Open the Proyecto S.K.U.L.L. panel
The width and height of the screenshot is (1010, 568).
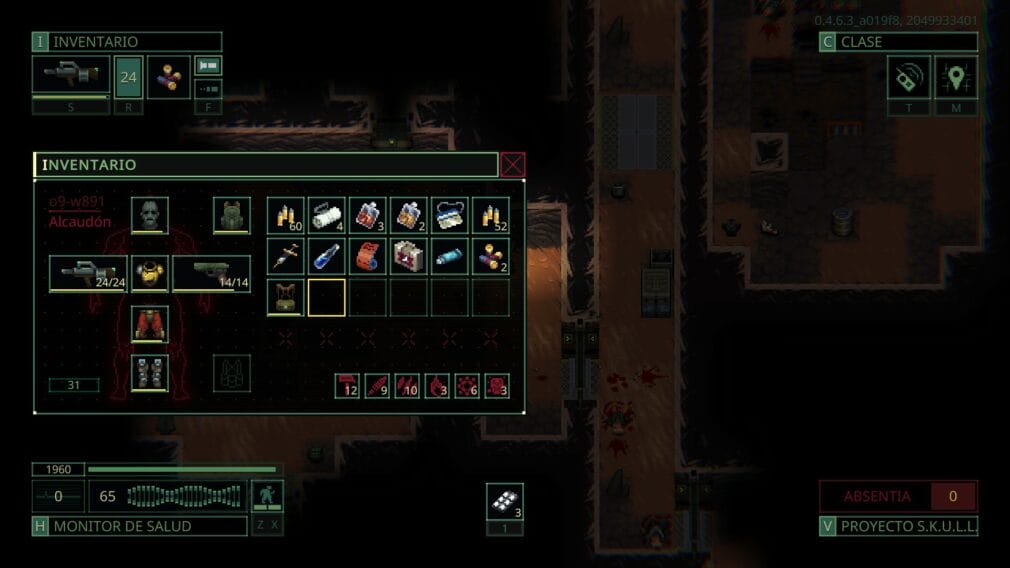pos(898,526)
